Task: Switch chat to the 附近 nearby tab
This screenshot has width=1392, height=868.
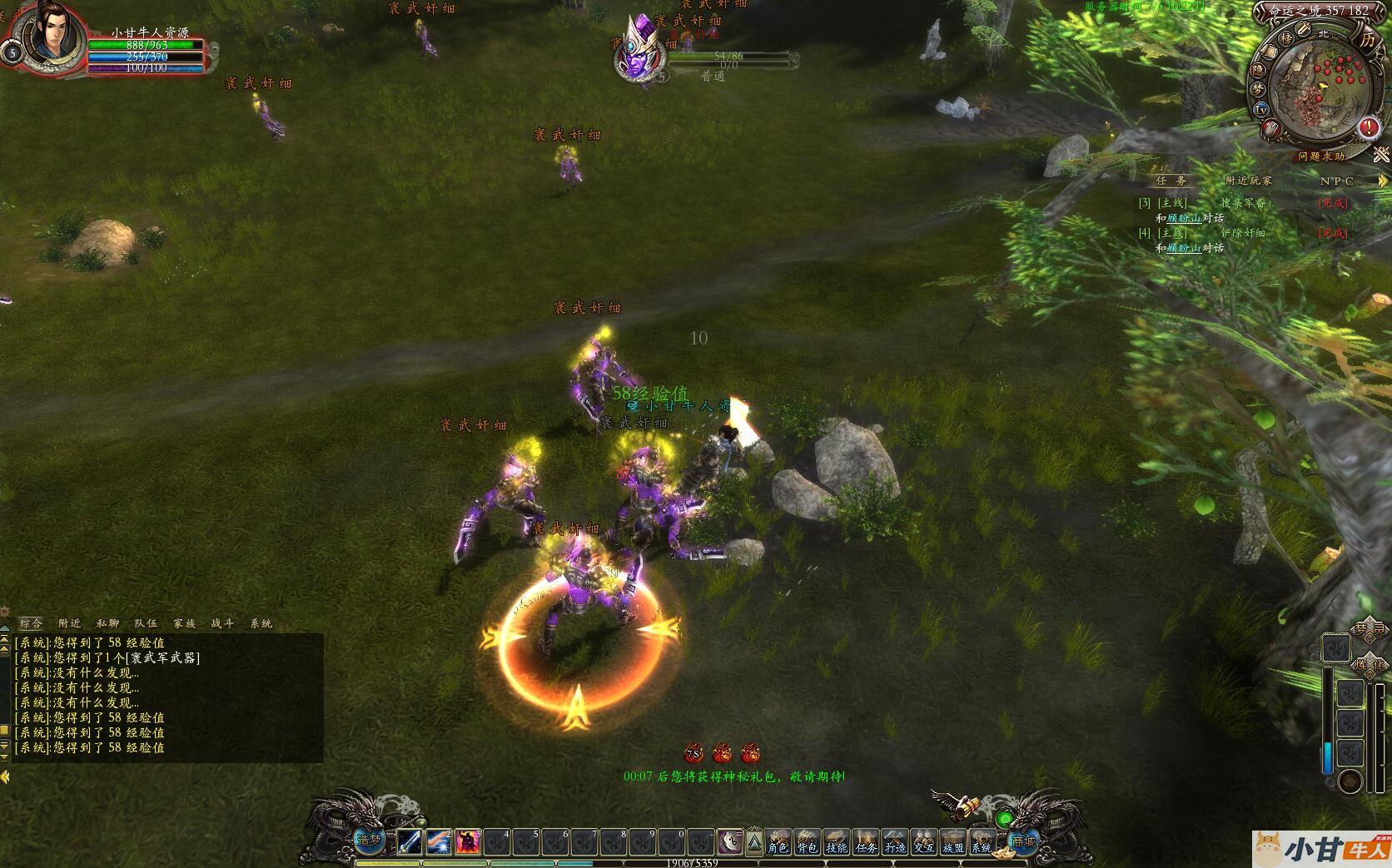Action: [x=70, y=623]
